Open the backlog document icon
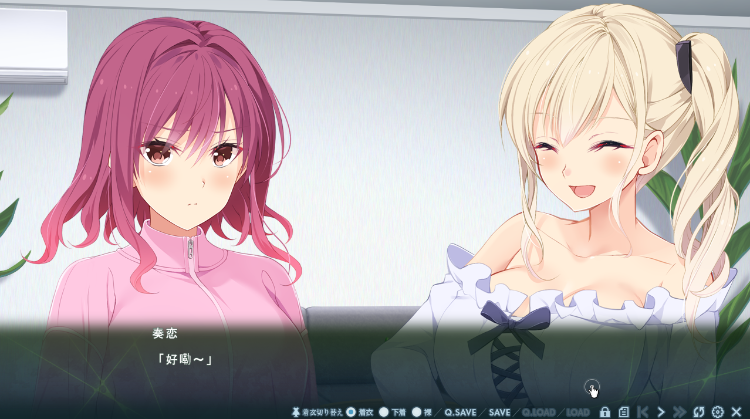This screenshot has width=750, height=419. coord(623,411)
